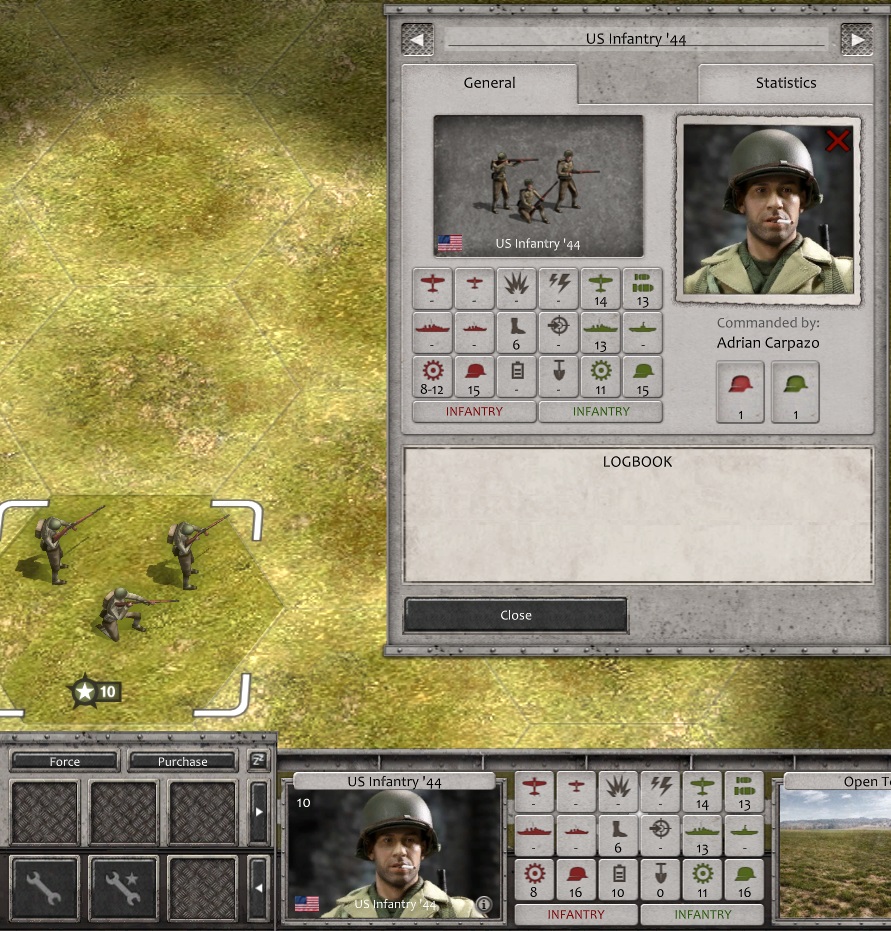This screenshot has width=891, height=931.
Task: Click the info icon on the unit portrait
Action: tap(484, 904)
